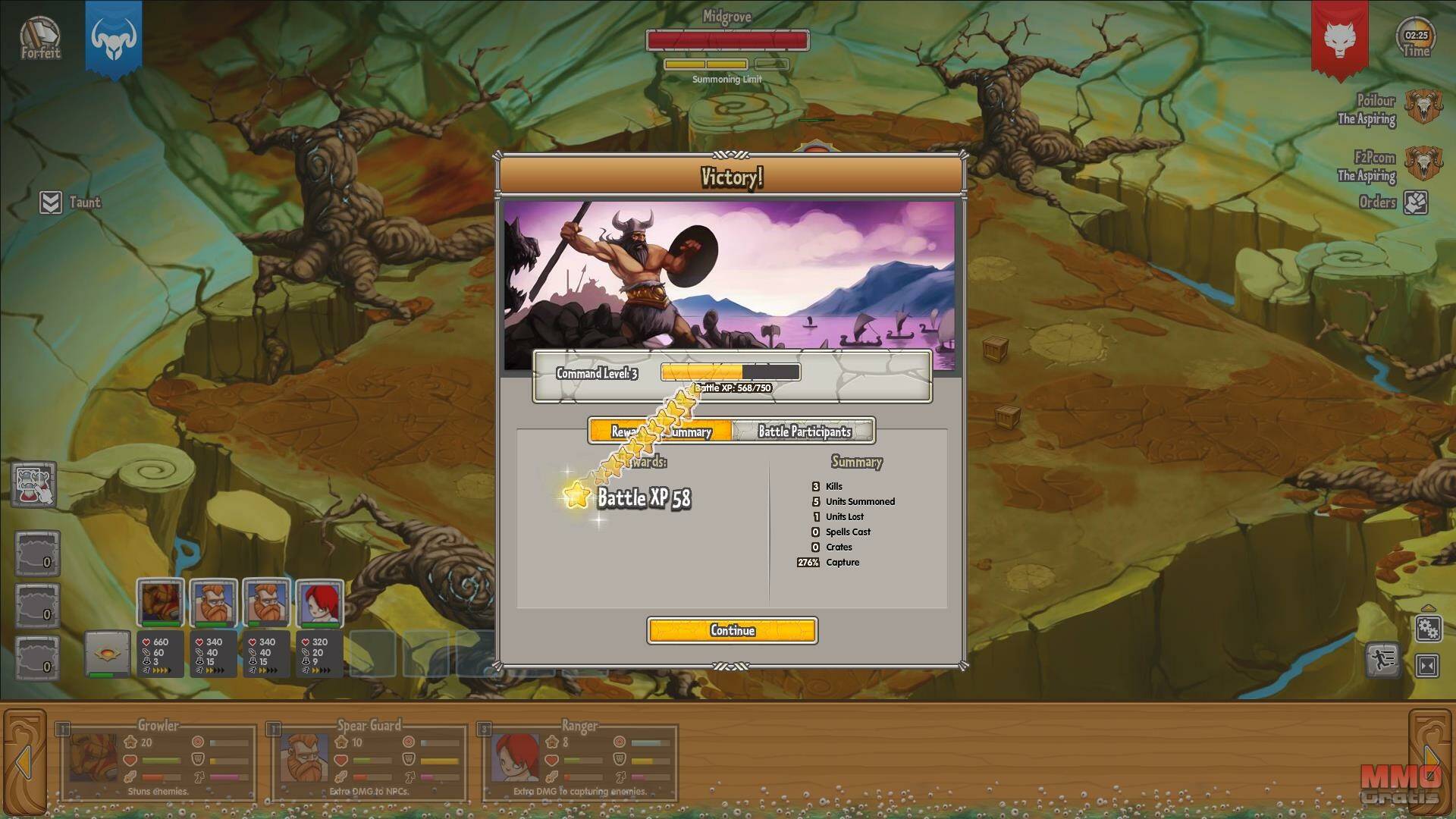Forfeit the battle
Screen dimensions: 1456x819
(40, 37)
